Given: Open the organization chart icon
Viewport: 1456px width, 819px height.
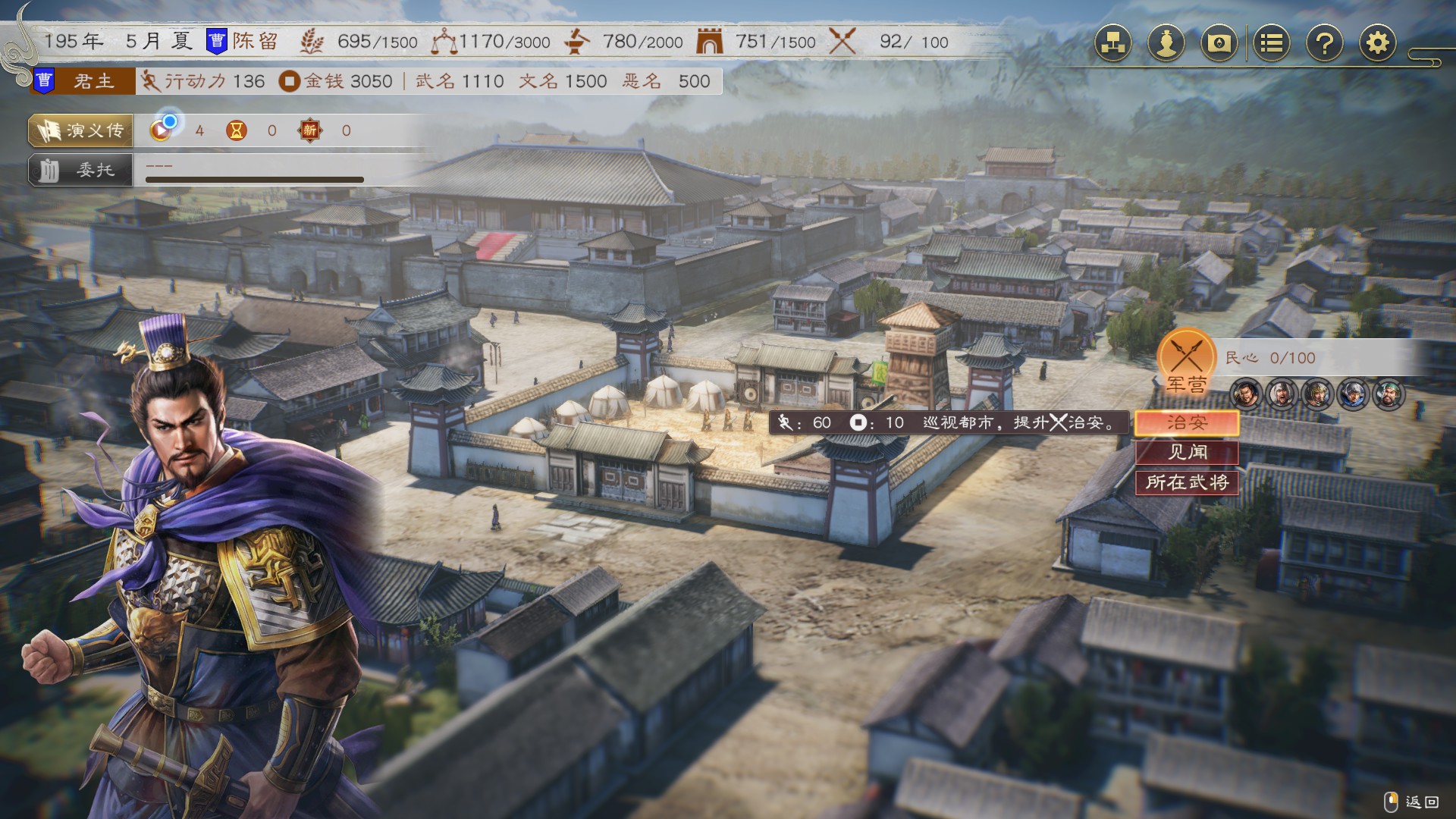Looking at the screenshot, I should (1112, 43).
